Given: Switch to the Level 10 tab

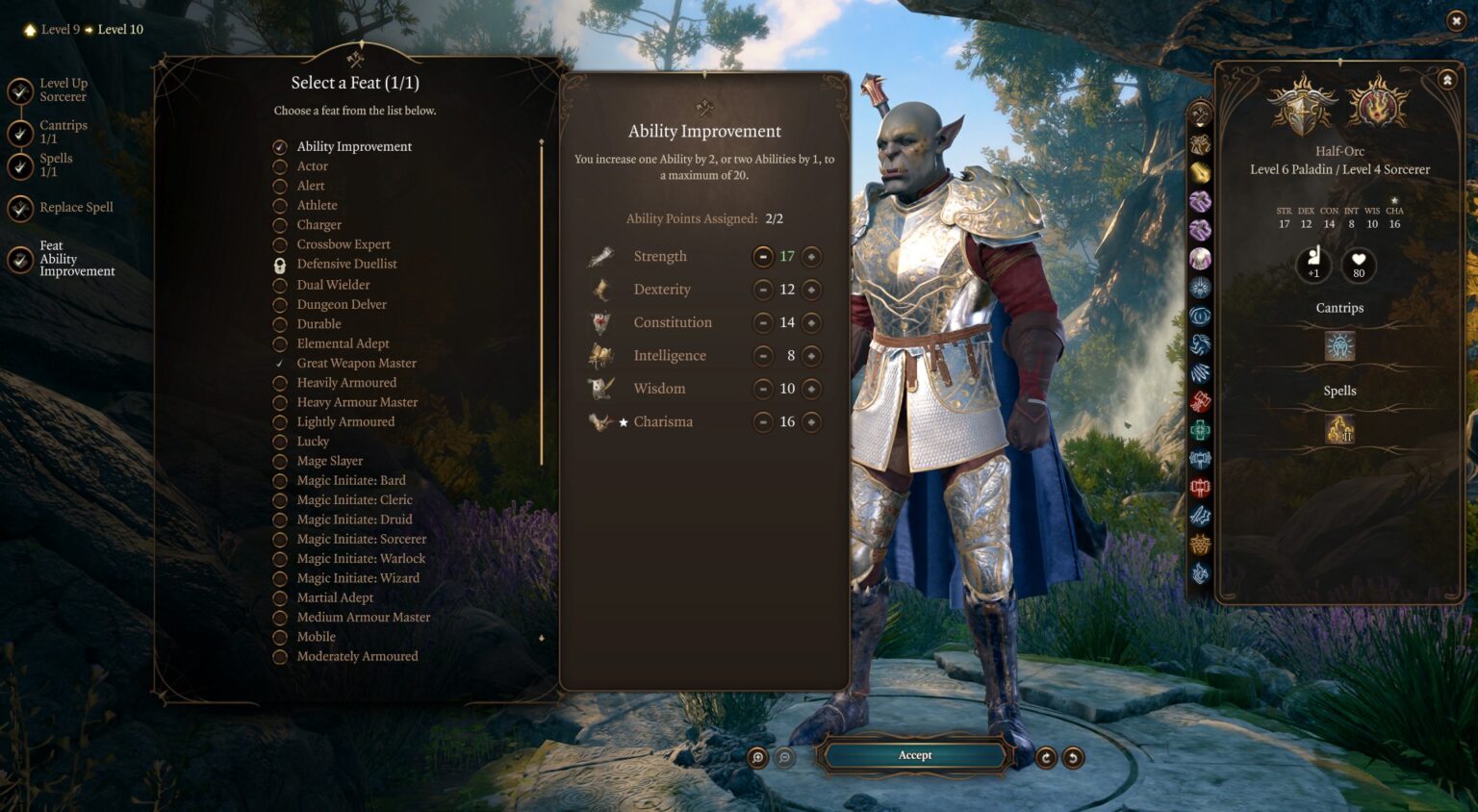Looking at the screenshot, I should (120, 29).
